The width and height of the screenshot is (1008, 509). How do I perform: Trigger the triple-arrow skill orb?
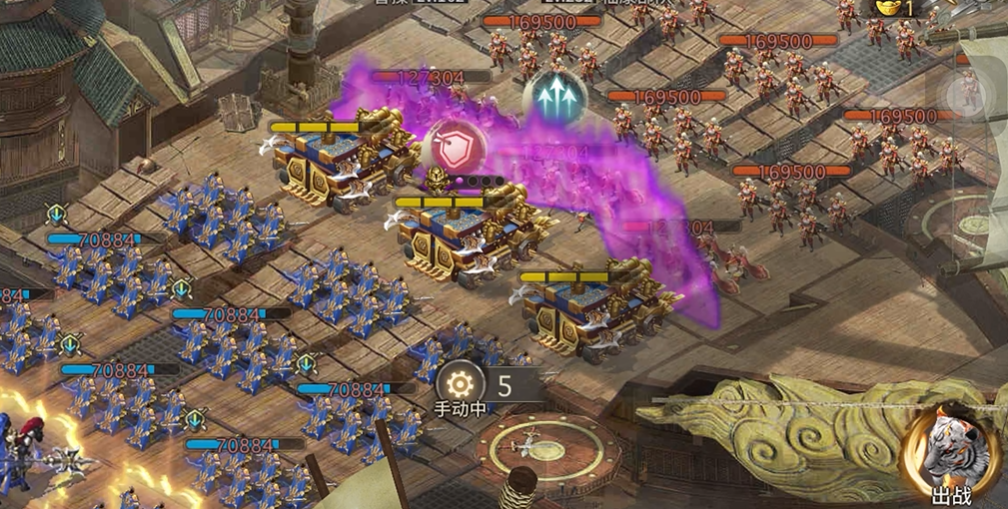click(x=554, y=96)
